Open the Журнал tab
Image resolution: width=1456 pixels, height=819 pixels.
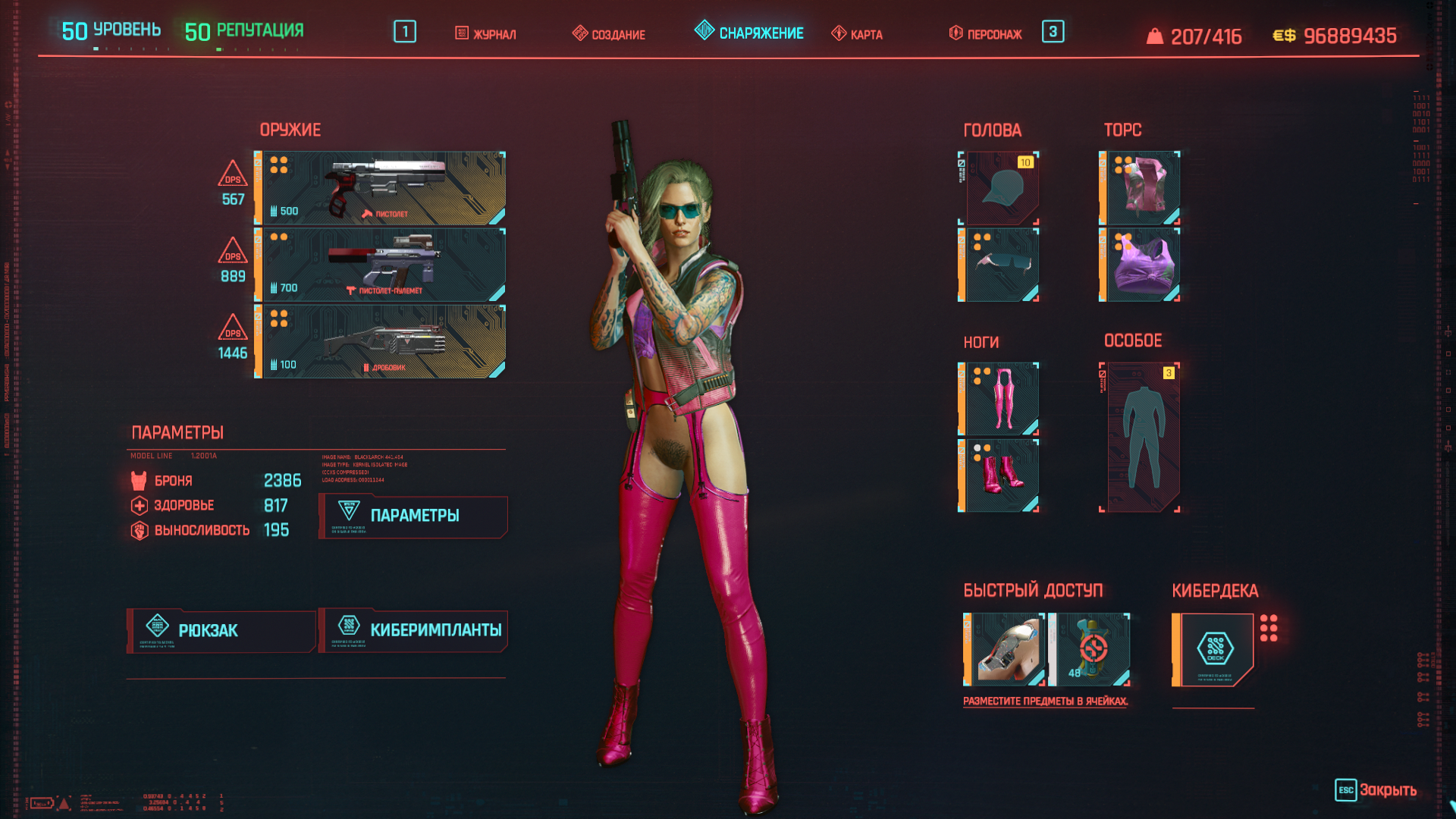(486, 34)
